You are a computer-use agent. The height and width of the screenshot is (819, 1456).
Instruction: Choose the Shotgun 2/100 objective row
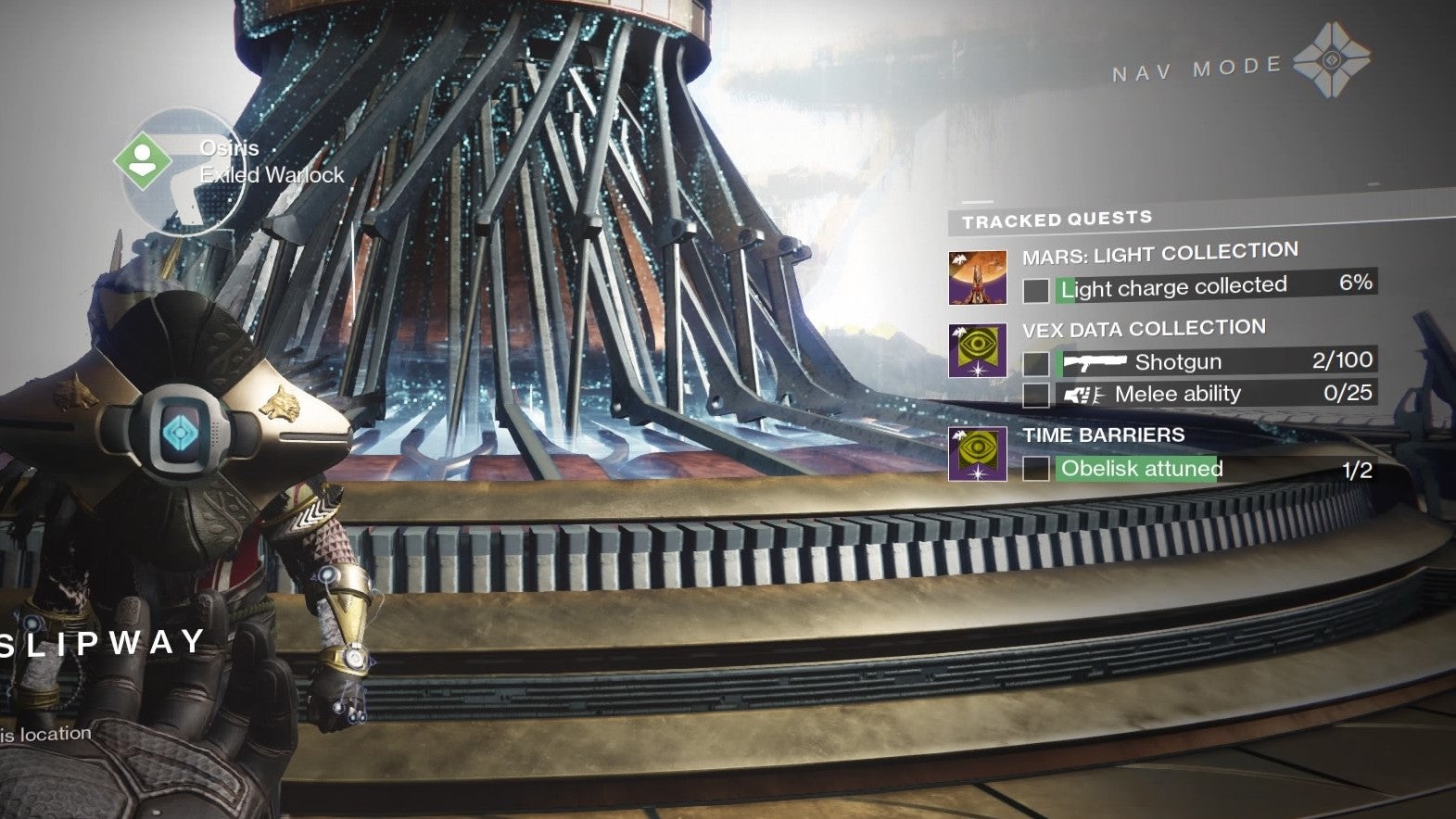tap(1214, 361)
